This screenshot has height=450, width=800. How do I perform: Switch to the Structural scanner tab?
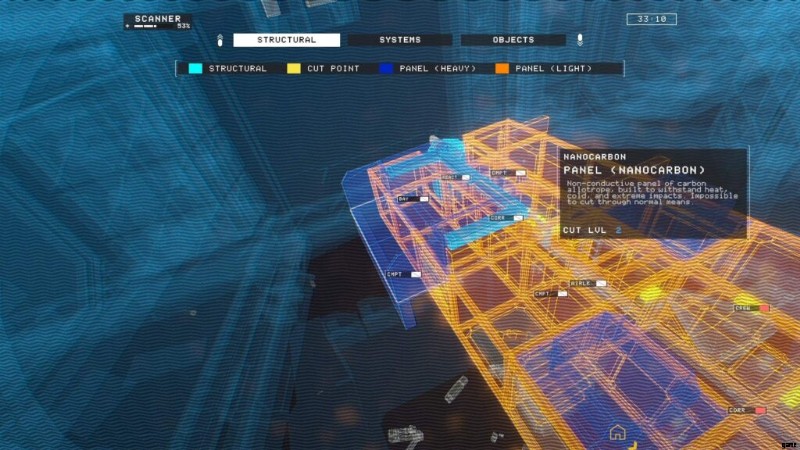click(286, 40)
